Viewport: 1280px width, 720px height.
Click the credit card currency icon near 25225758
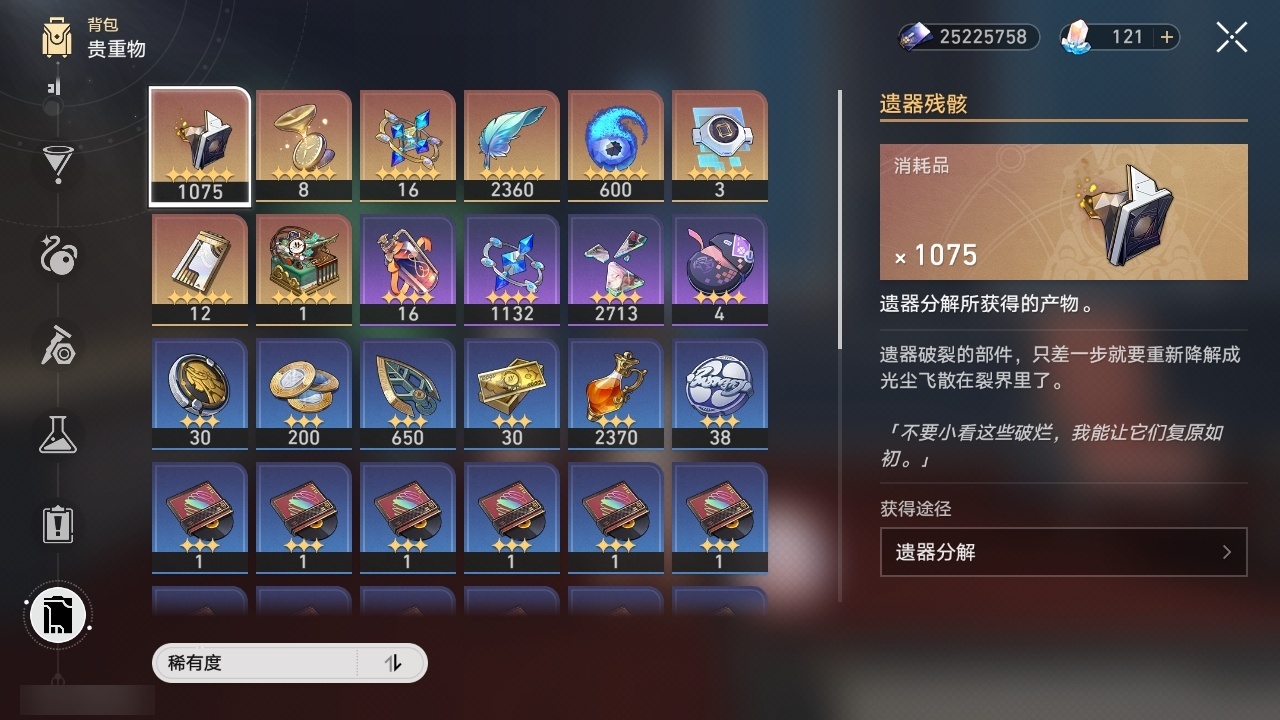coord(912,37)
